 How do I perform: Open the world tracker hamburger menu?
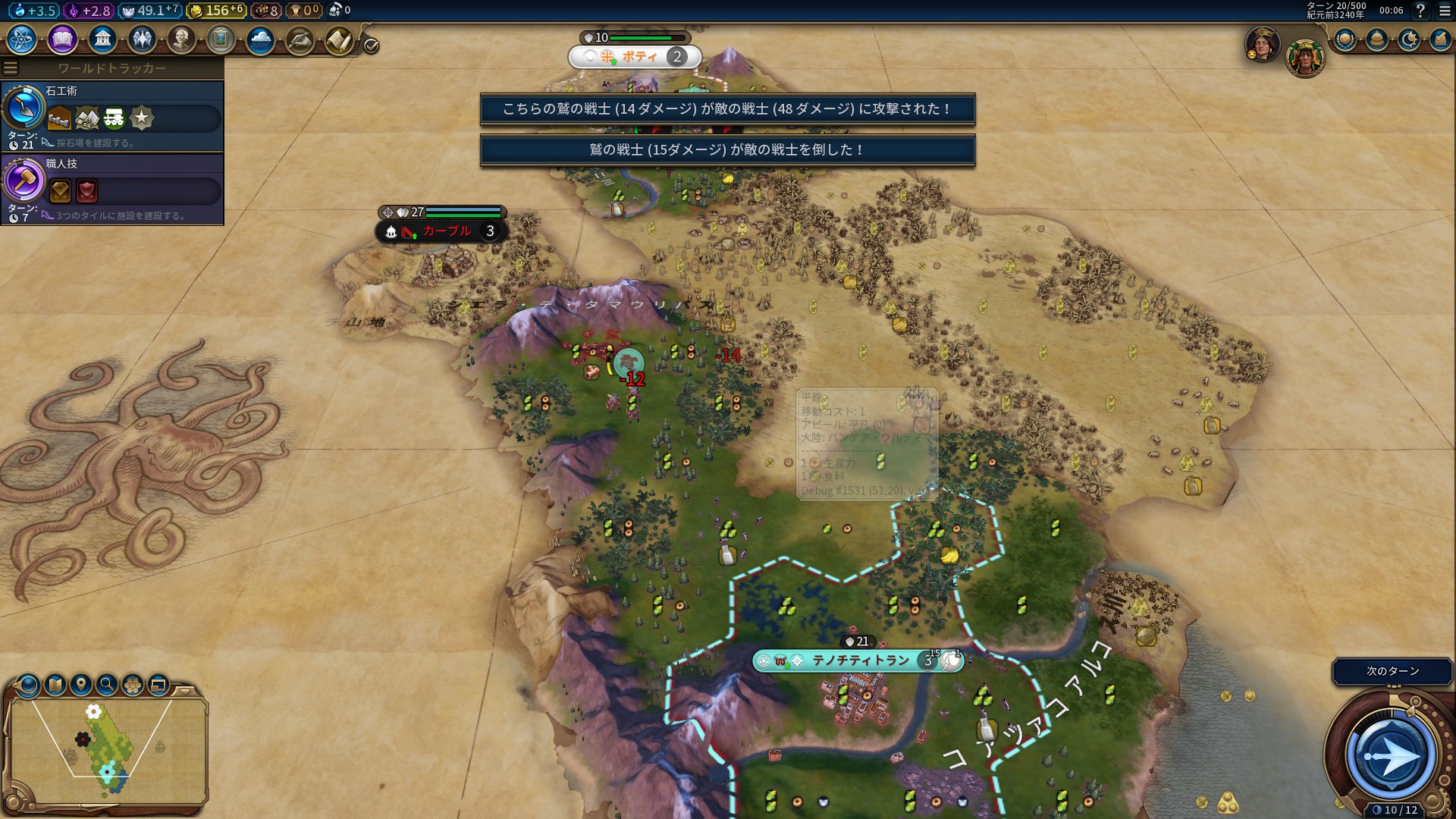pyautogui.click(x=11, y=68)
